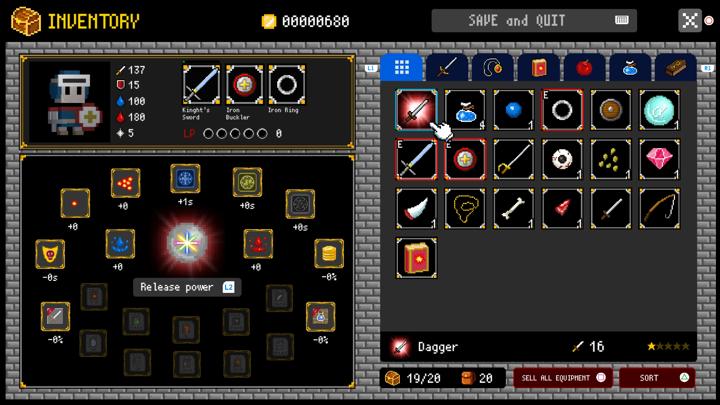Select the blue potion category tab
720x405 pixels.
(x=630, y=67)
